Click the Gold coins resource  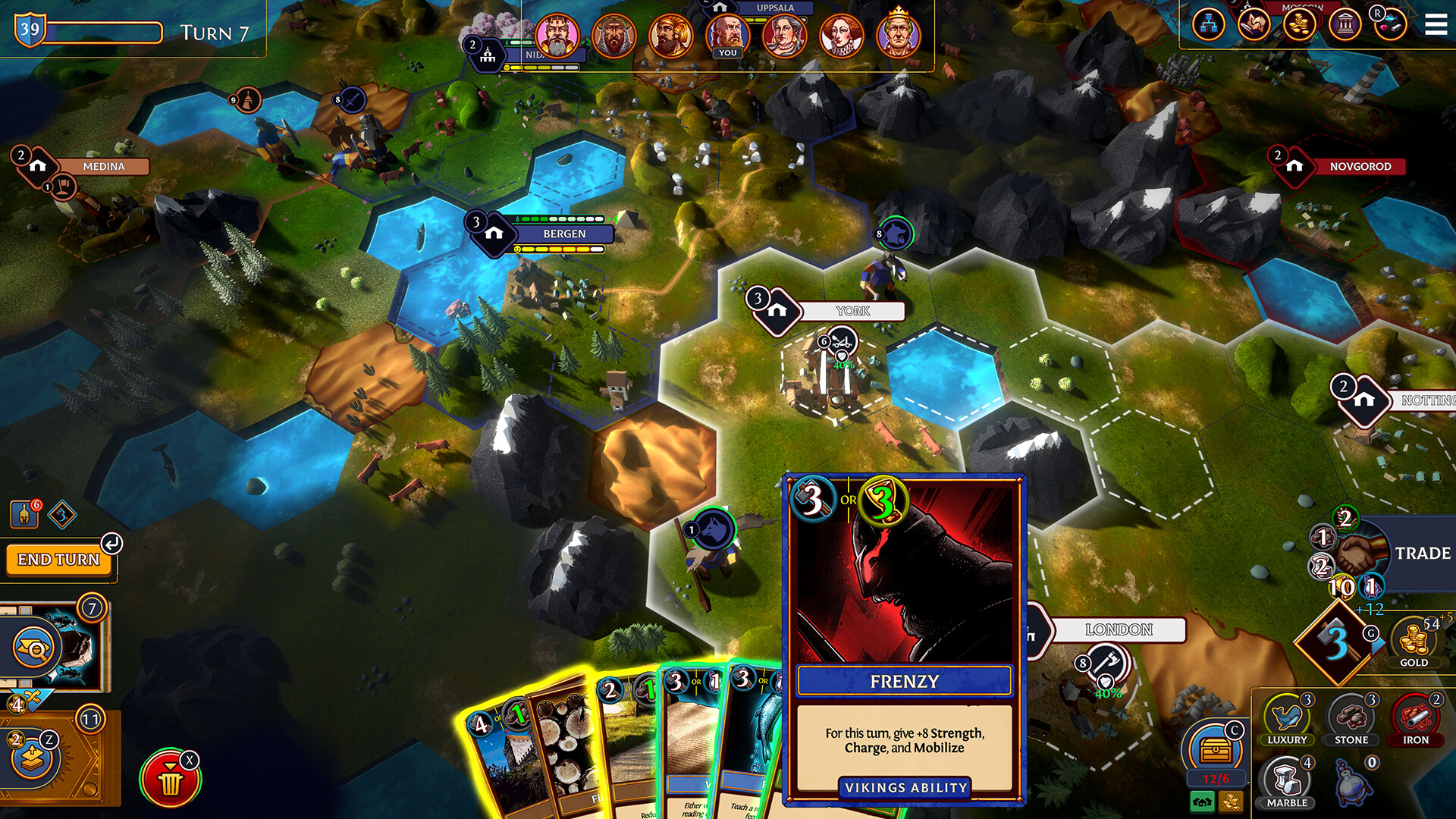coord(1414,642)
